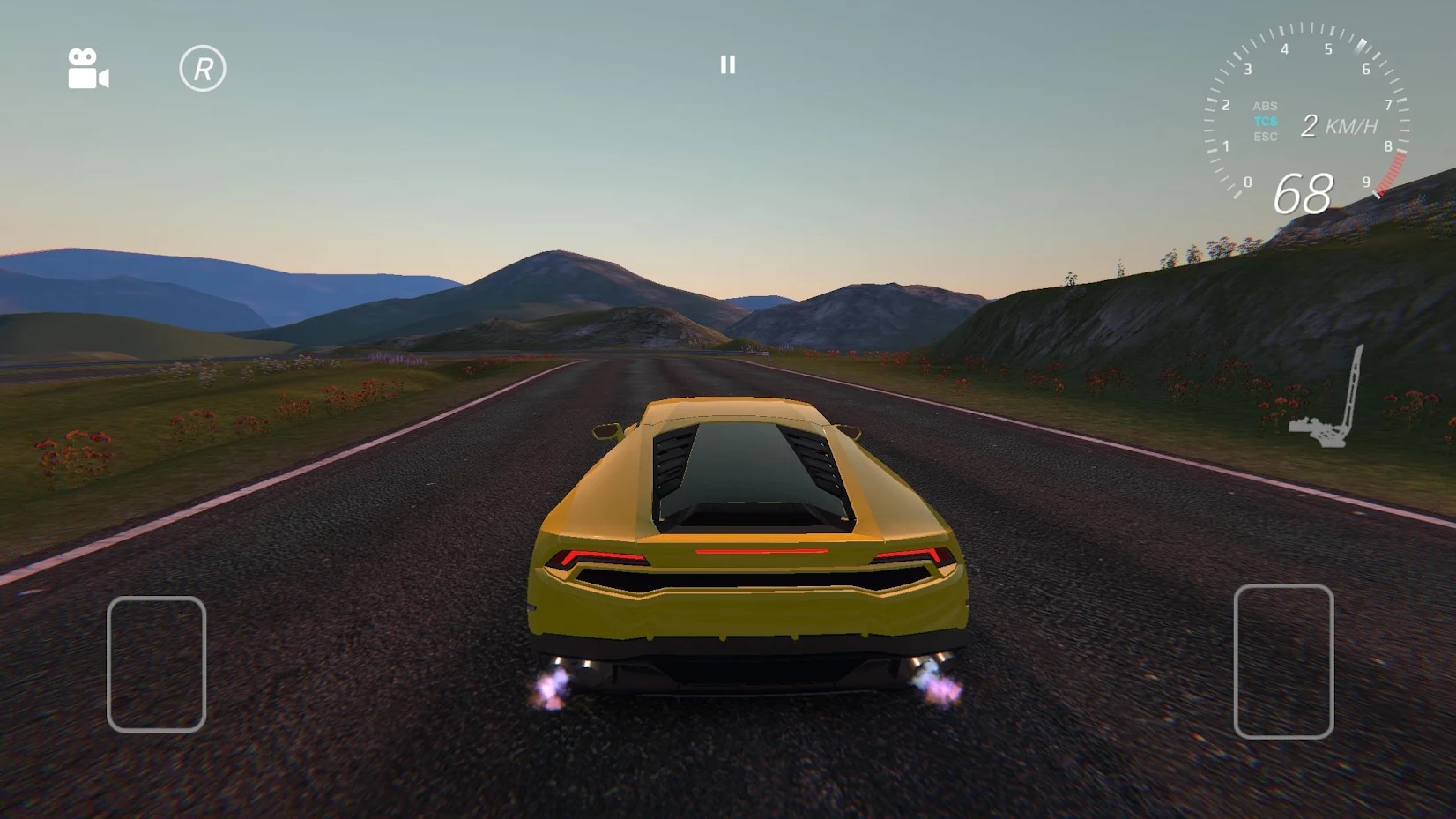Tap the highlighted TCS label between ABS and ESC
Viewport: 1456px width, 819px height.
(x=1265, y=121)
